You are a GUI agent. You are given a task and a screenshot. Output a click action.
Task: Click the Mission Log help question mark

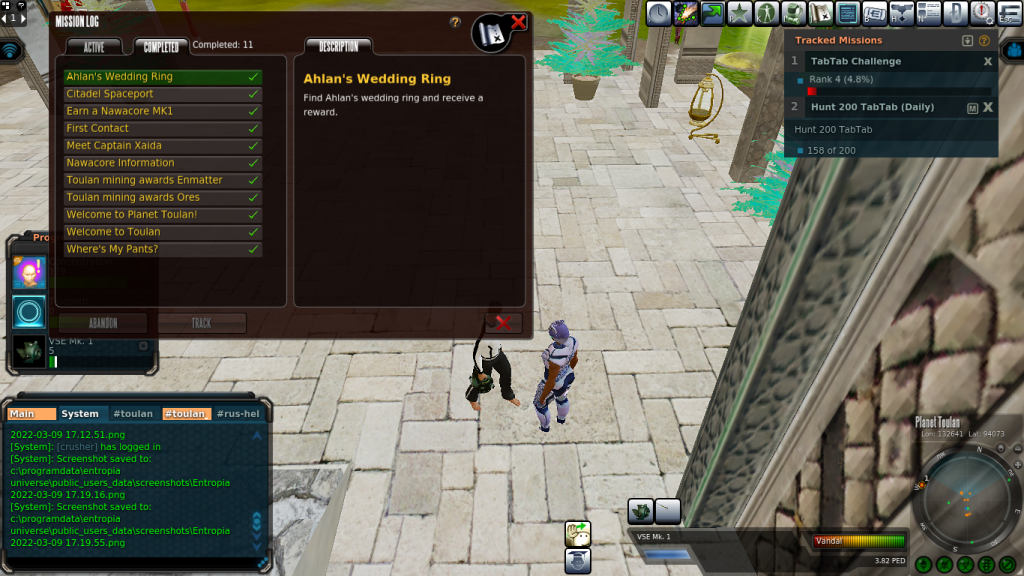coord(455,22)
